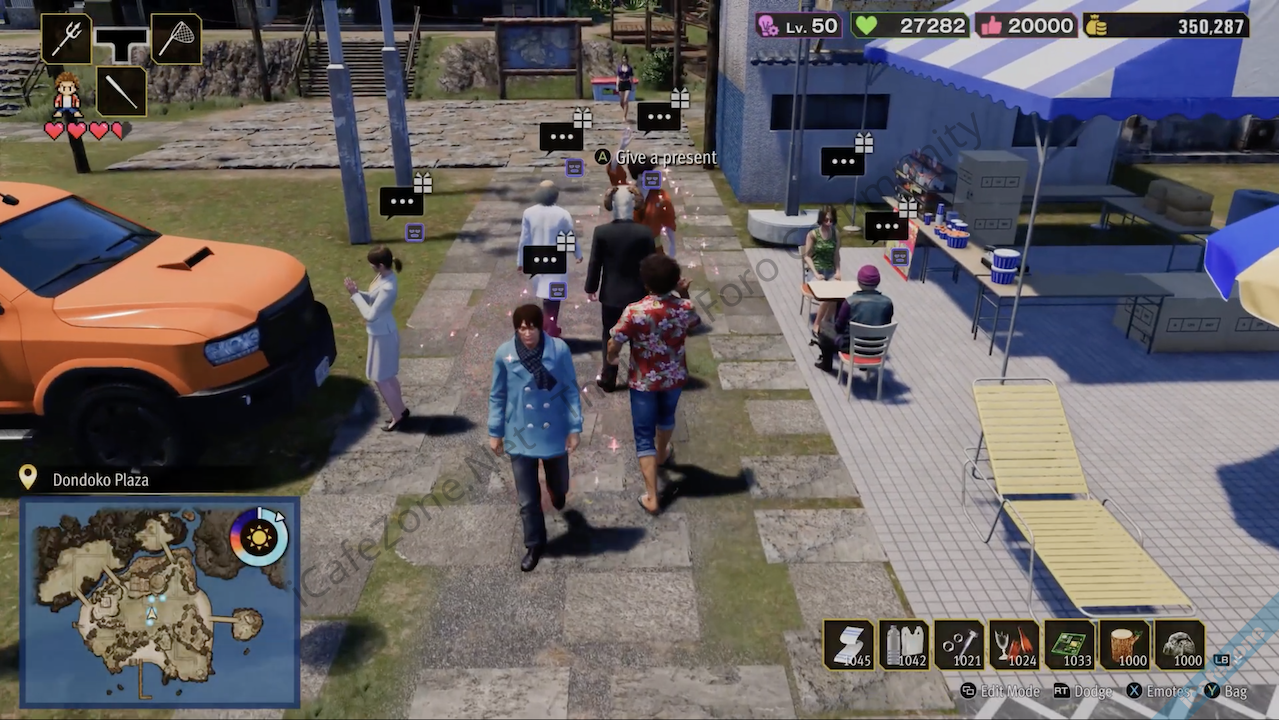
Task: Select the nuts and bolts slot
Action: (x=959, y=645)
